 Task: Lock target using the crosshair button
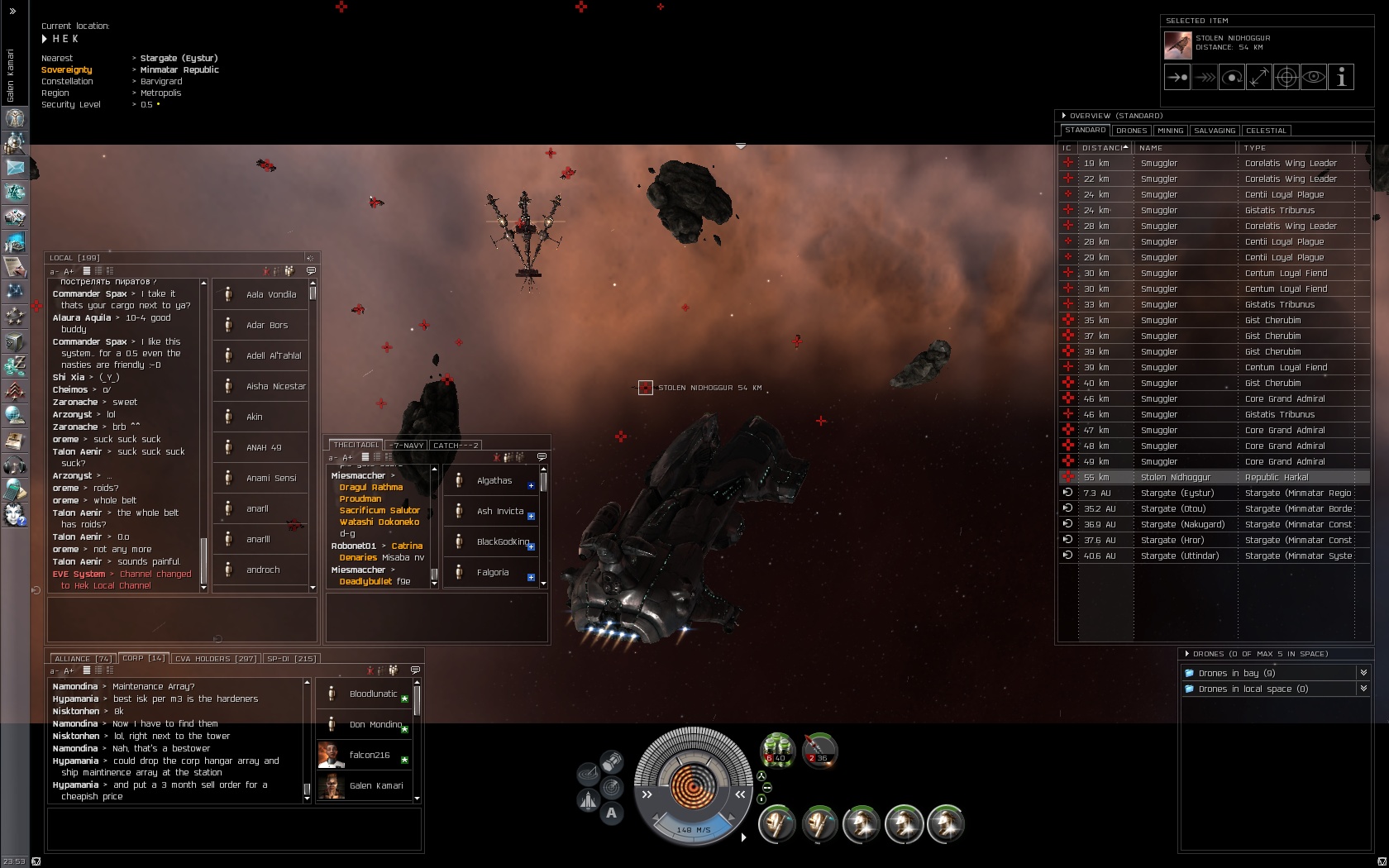(1286, 78)
